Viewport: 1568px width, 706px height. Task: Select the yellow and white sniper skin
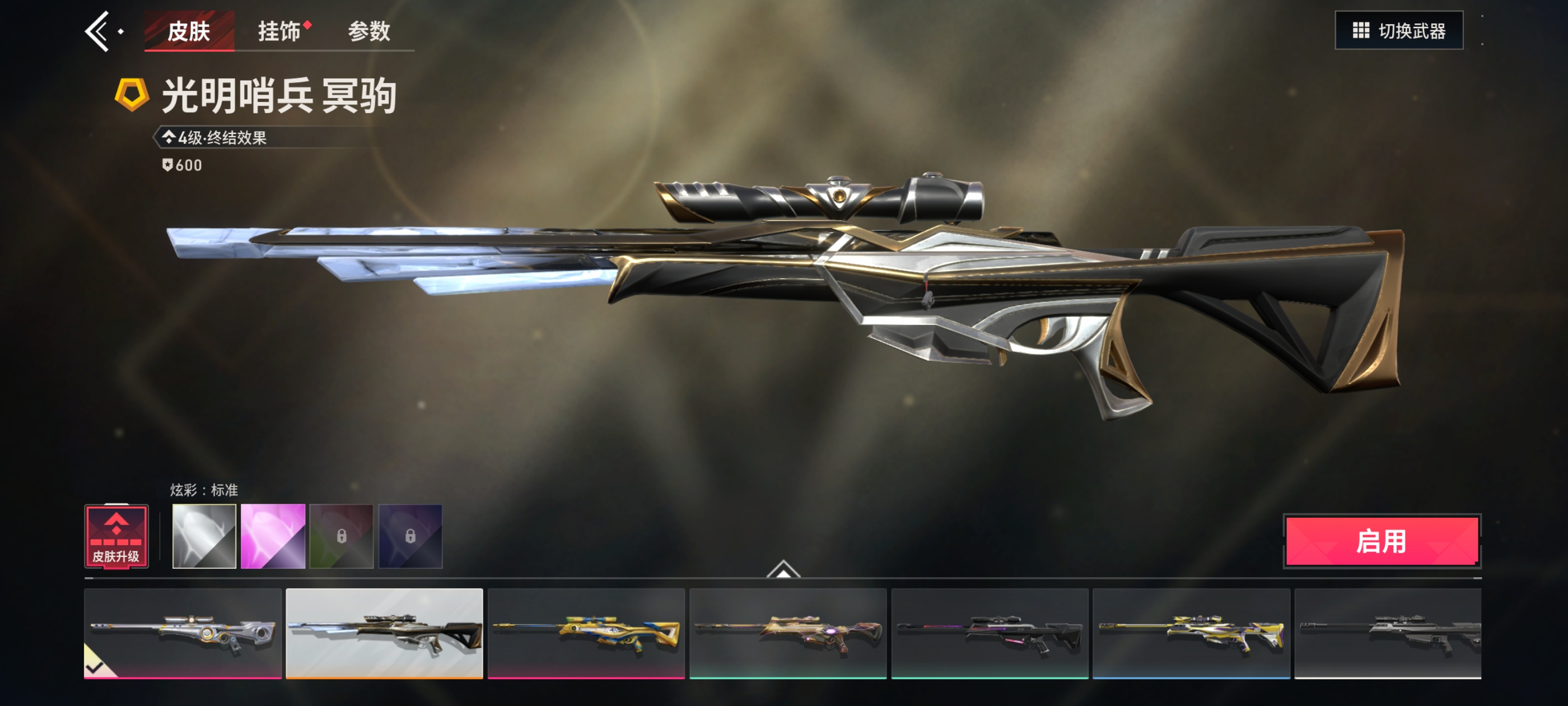coord(1191,633)
